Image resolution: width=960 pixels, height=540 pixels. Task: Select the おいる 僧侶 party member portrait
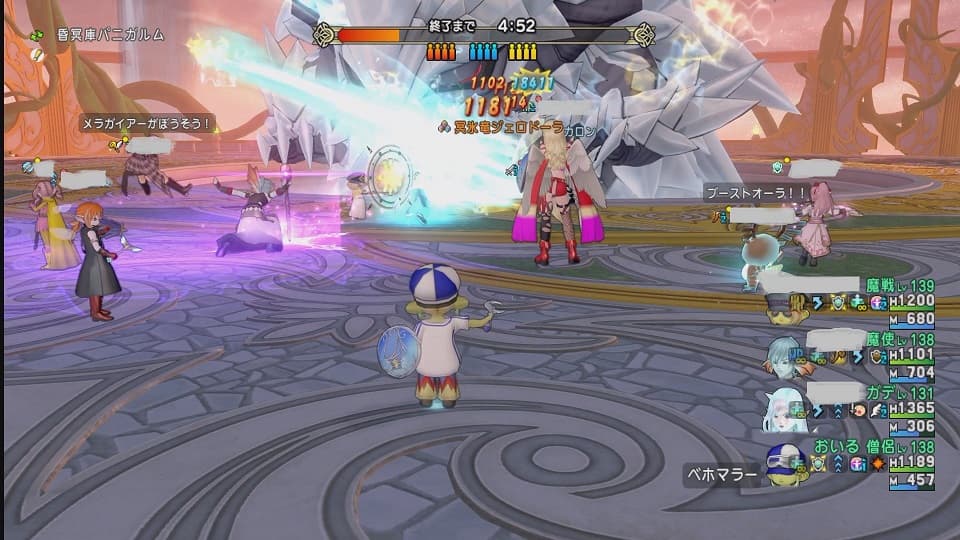pos(787,464)
